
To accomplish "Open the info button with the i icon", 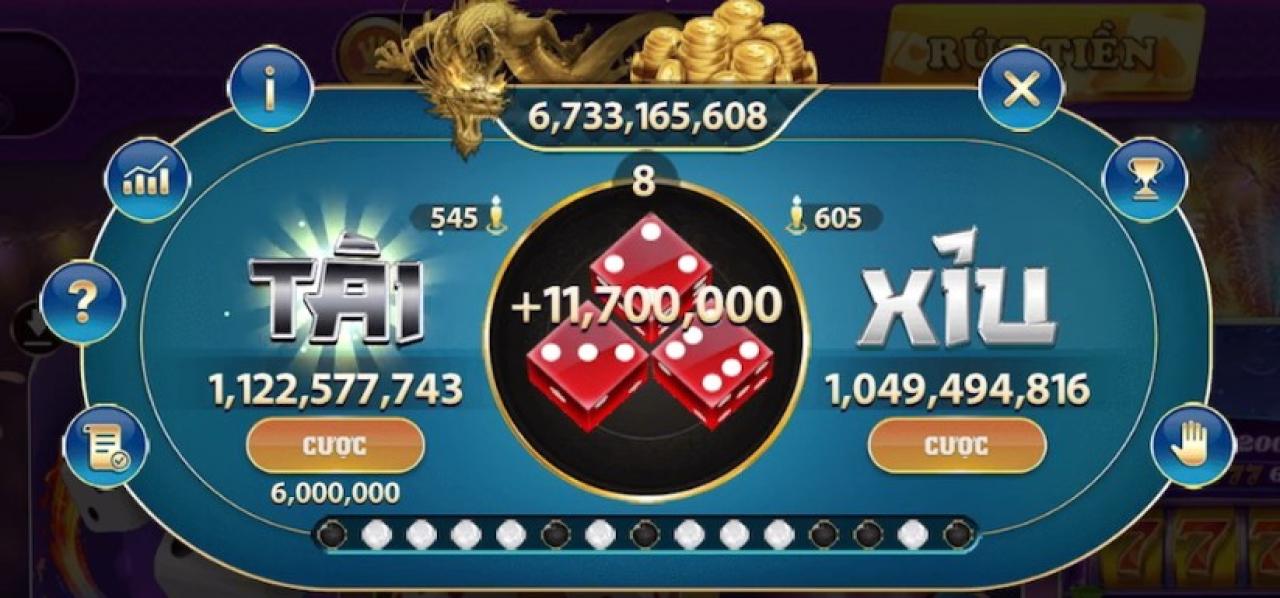I will click(x=270, y=90).
